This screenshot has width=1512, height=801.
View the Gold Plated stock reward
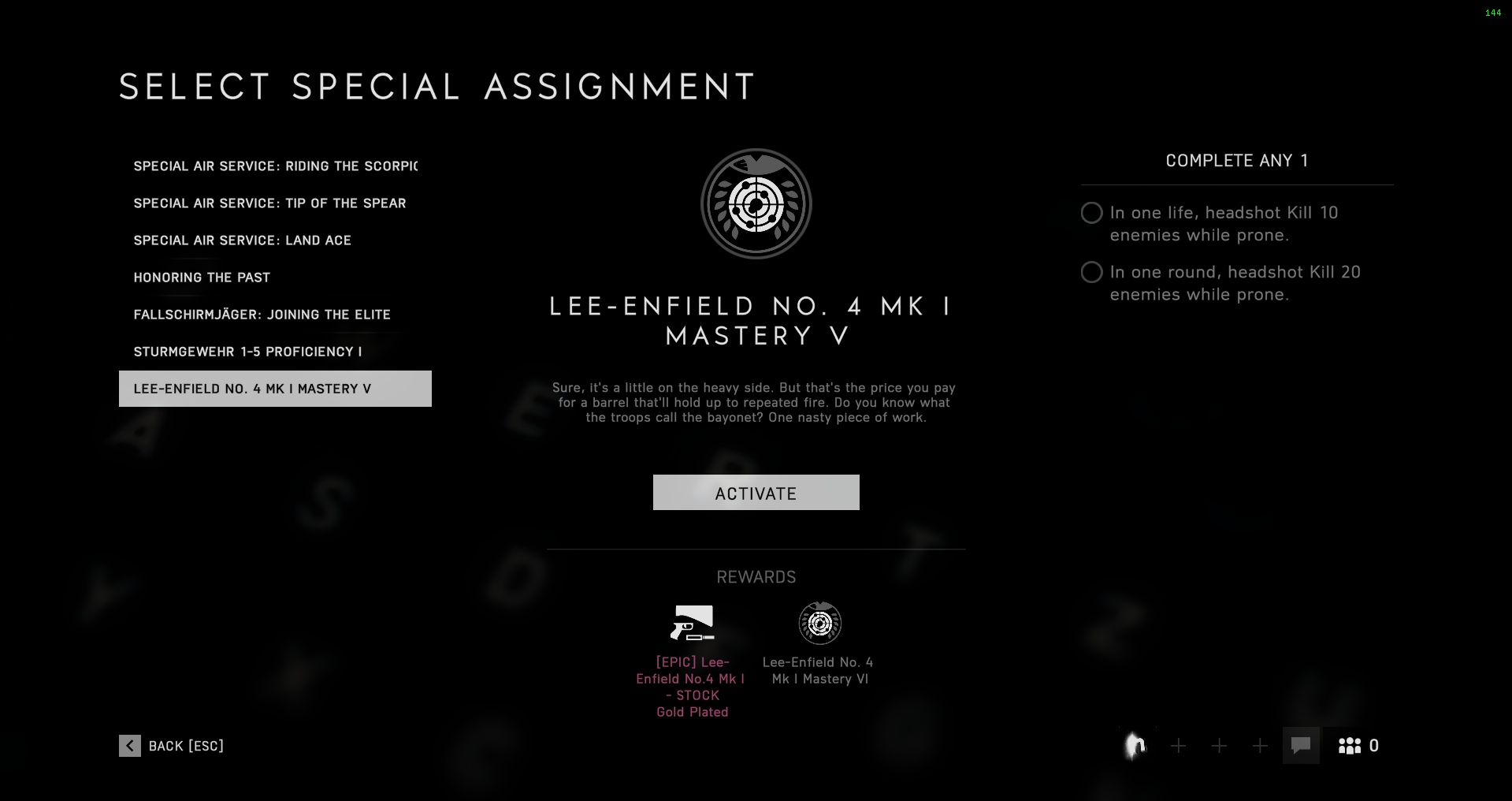(x=692, y=624)
